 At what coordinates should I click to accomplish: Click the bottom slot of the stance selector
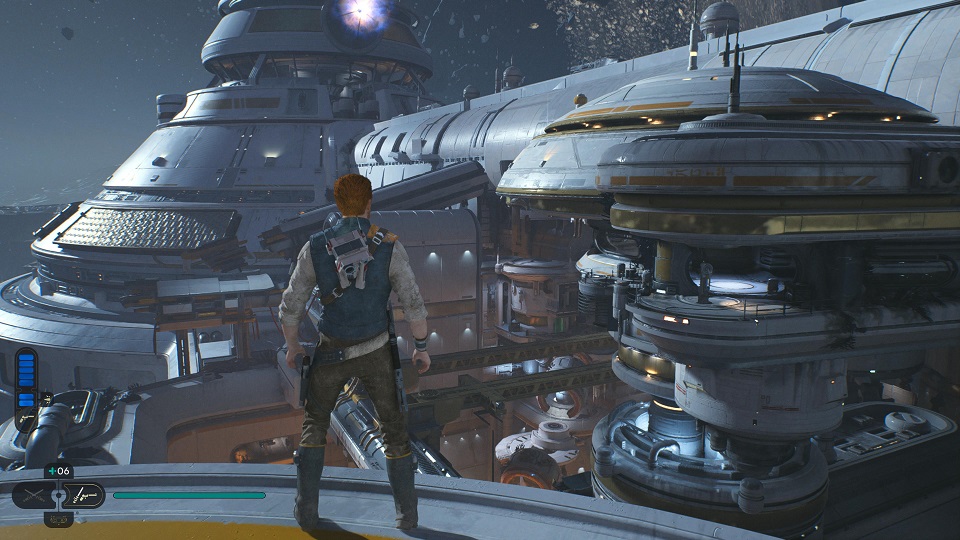coord(58,518)
